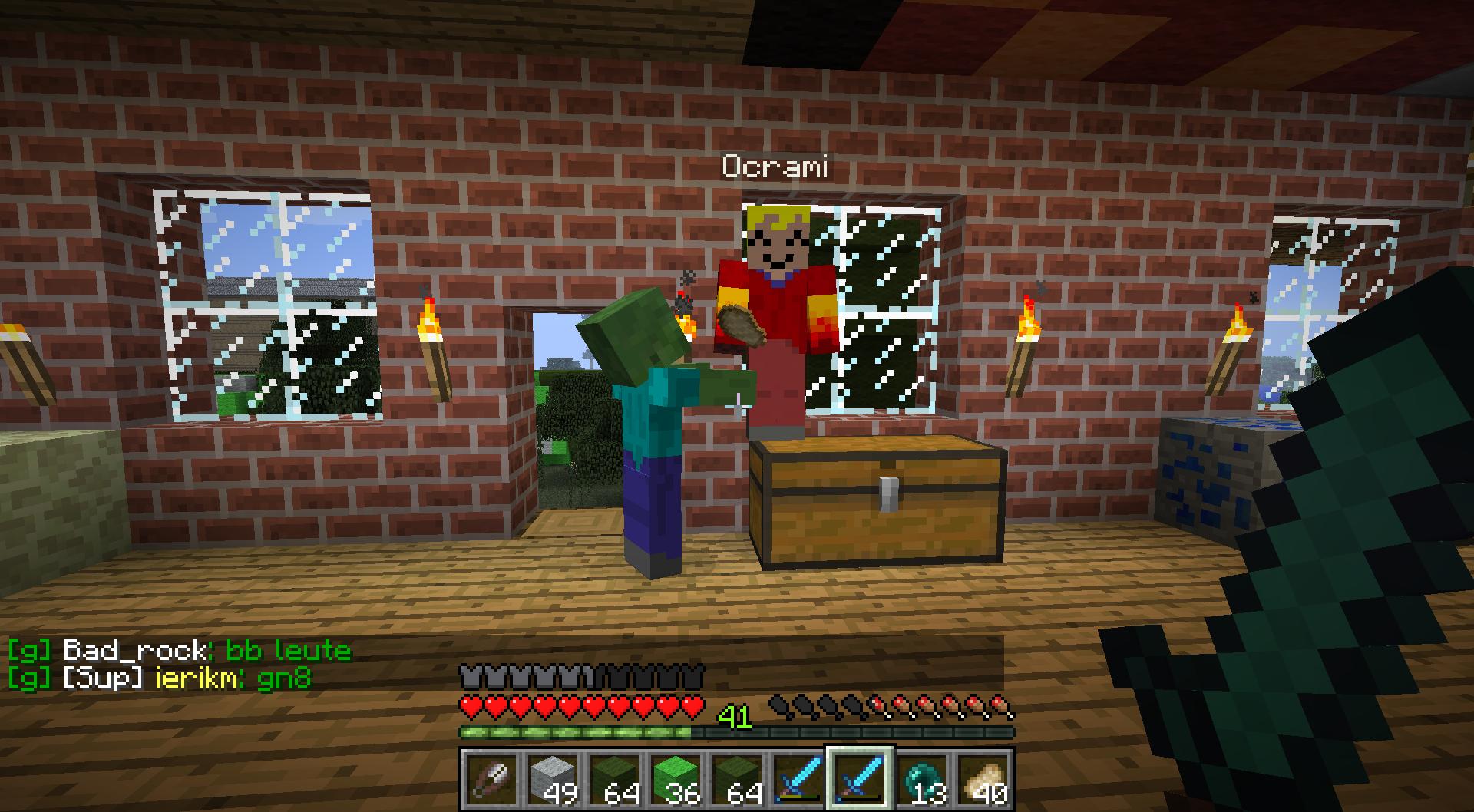Select the ender pearl stack of 13

pos(921,779)
